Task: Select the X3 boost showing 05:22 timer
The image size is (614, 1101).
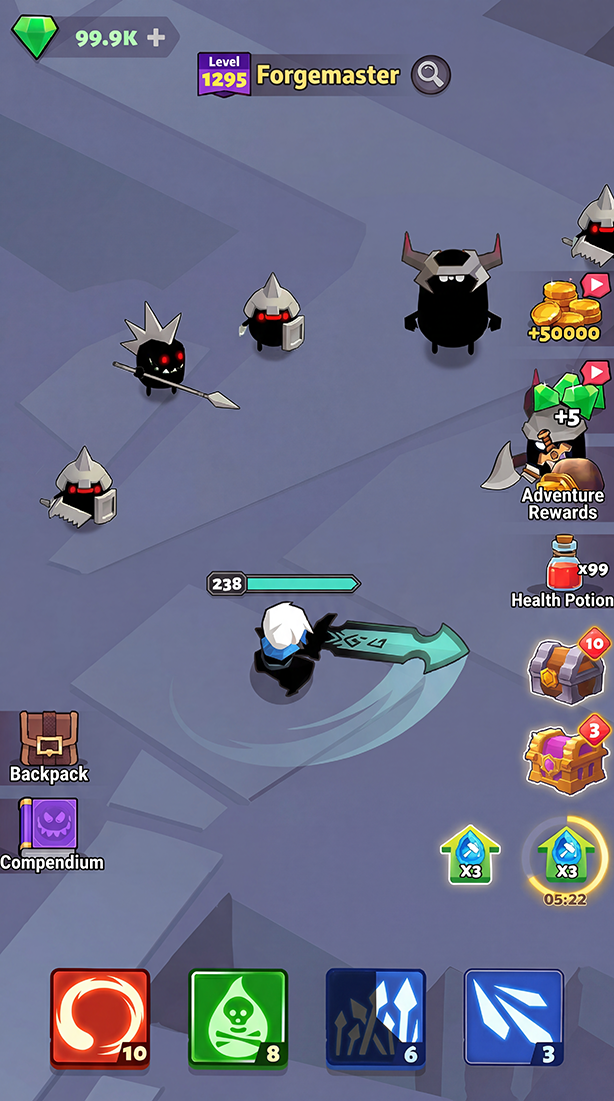Action: (565, 856)
